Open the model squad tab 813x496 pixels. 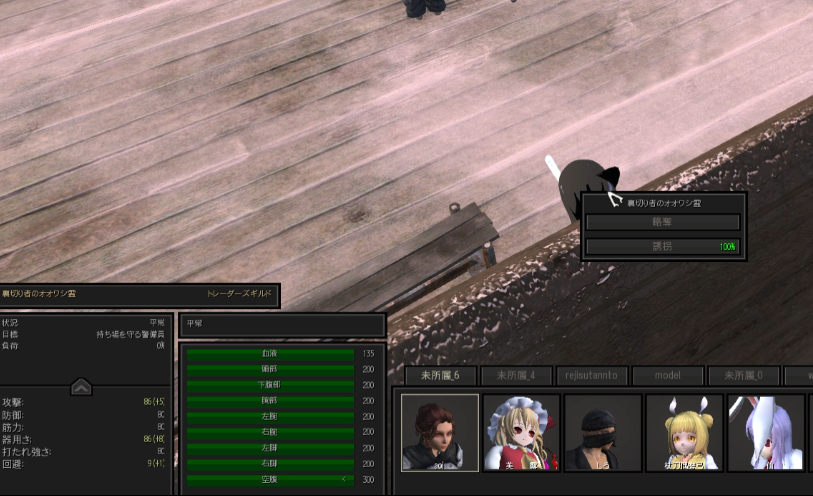667,376
